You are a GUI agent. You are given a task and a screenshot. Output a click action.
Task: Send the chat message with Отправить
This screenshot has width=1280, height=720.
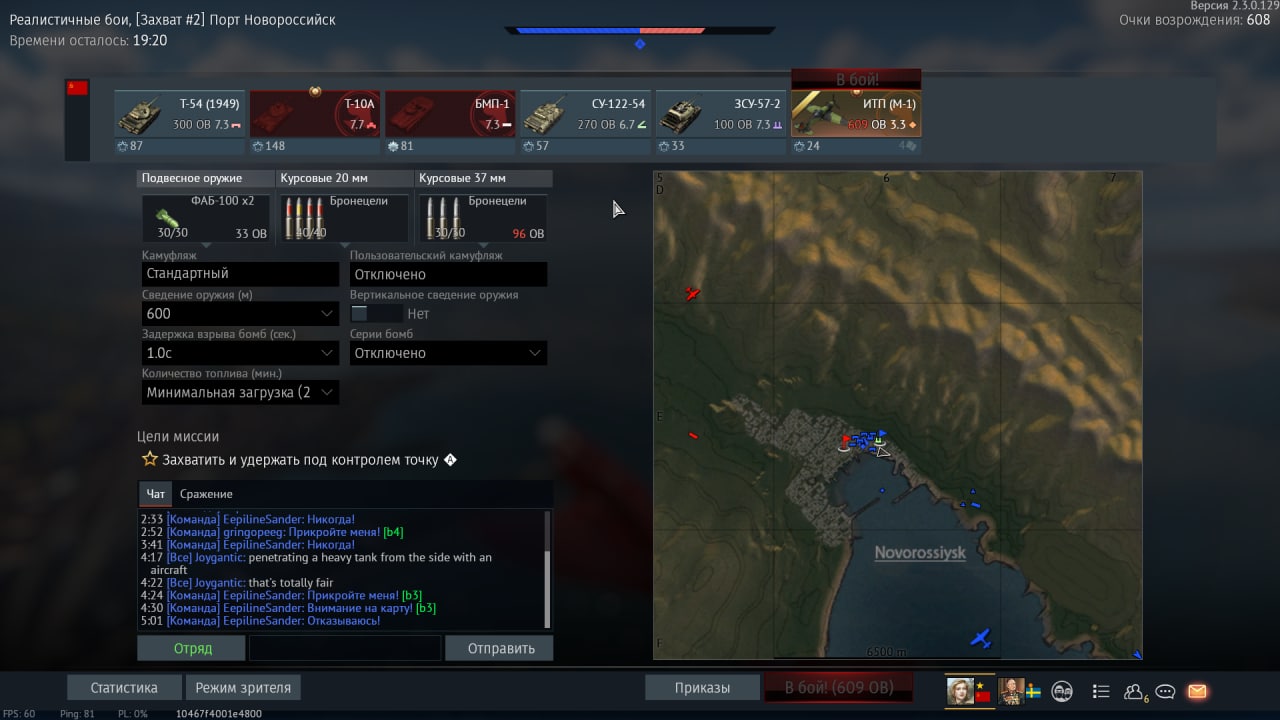tap(500, 648)
